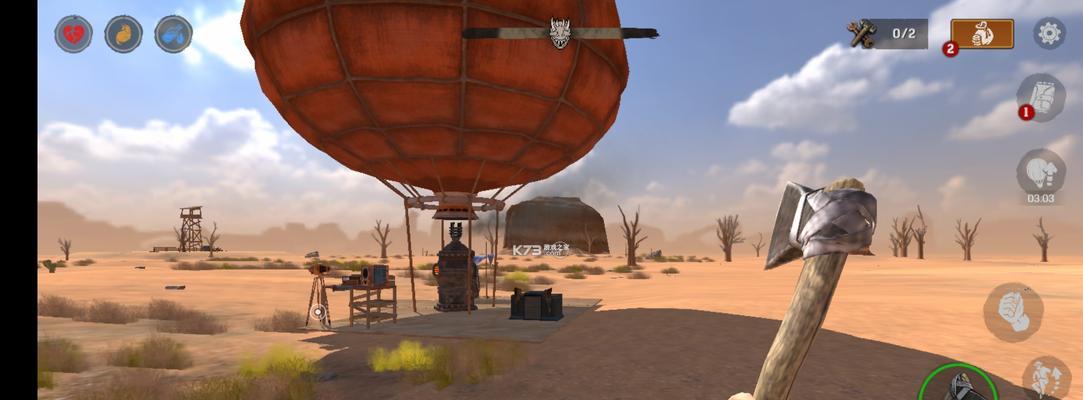The image size is (1083, 400).
Task: Check the orange stomach hunger icon
Action: (x=123, y=34)
